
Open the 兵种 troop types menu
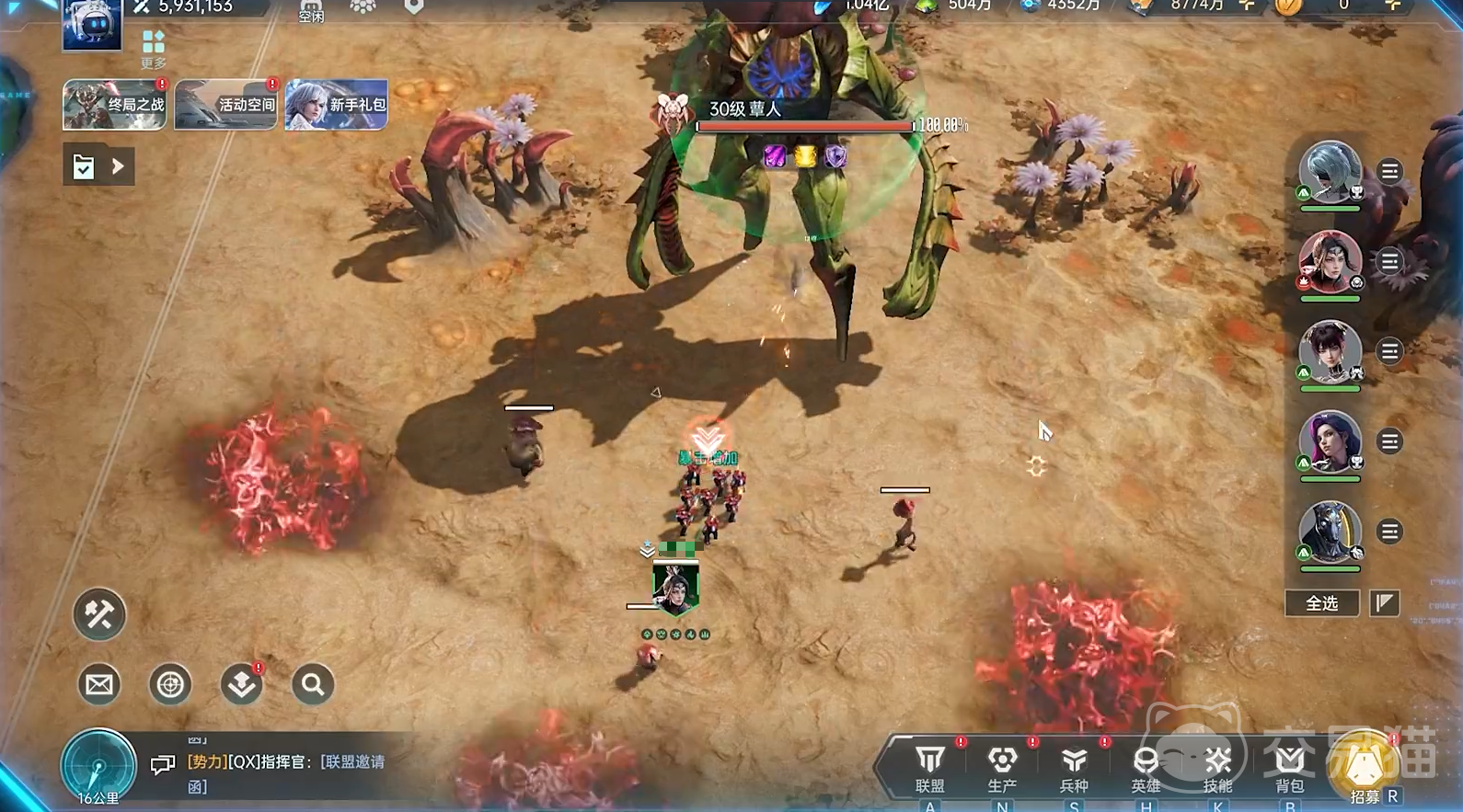[x=1074, y=768]
